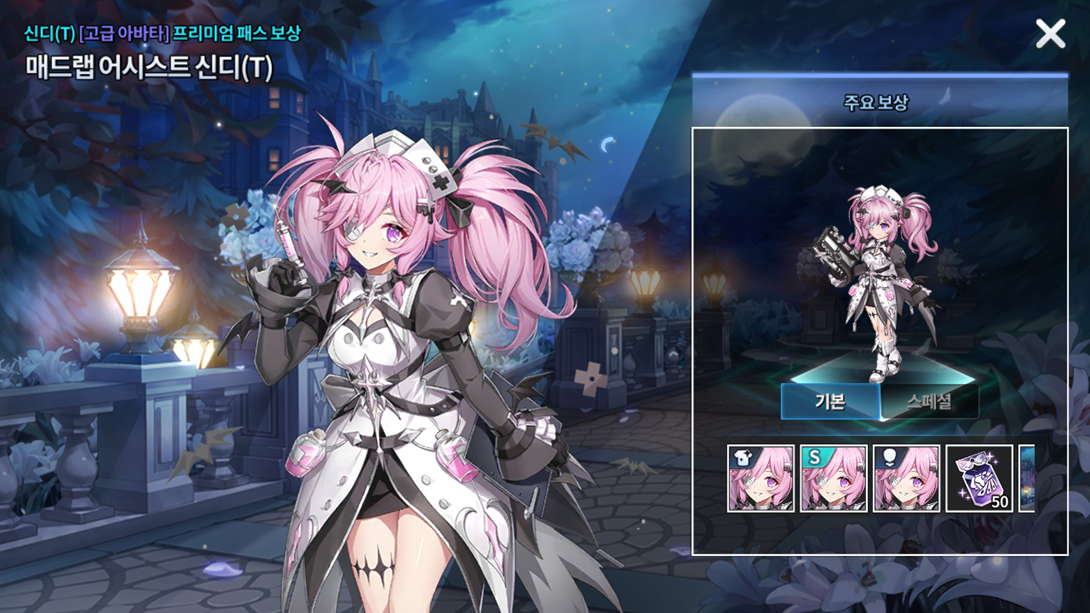
Task: Select the reward portrait marked with S
Action: click(x=834, y=479)
